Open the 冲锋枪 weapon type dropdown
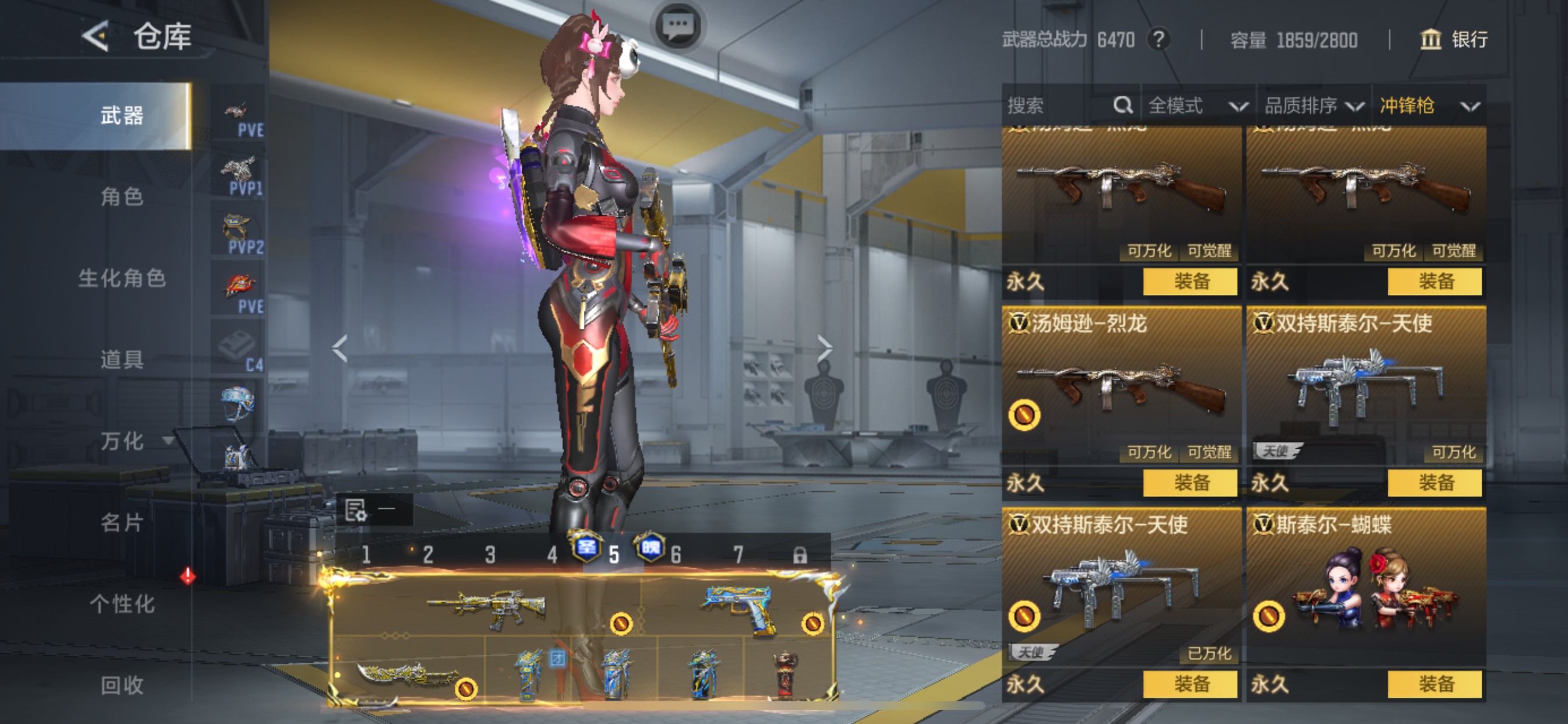 (1428, 106)
